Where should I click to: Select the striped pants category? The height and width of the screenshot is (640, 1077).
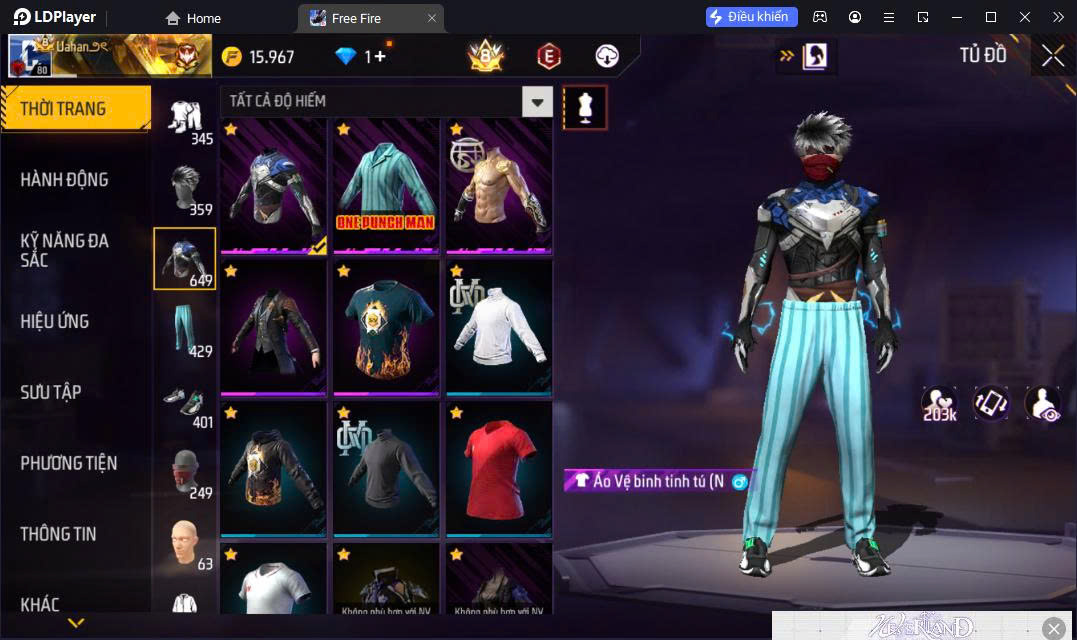[185, 329]
